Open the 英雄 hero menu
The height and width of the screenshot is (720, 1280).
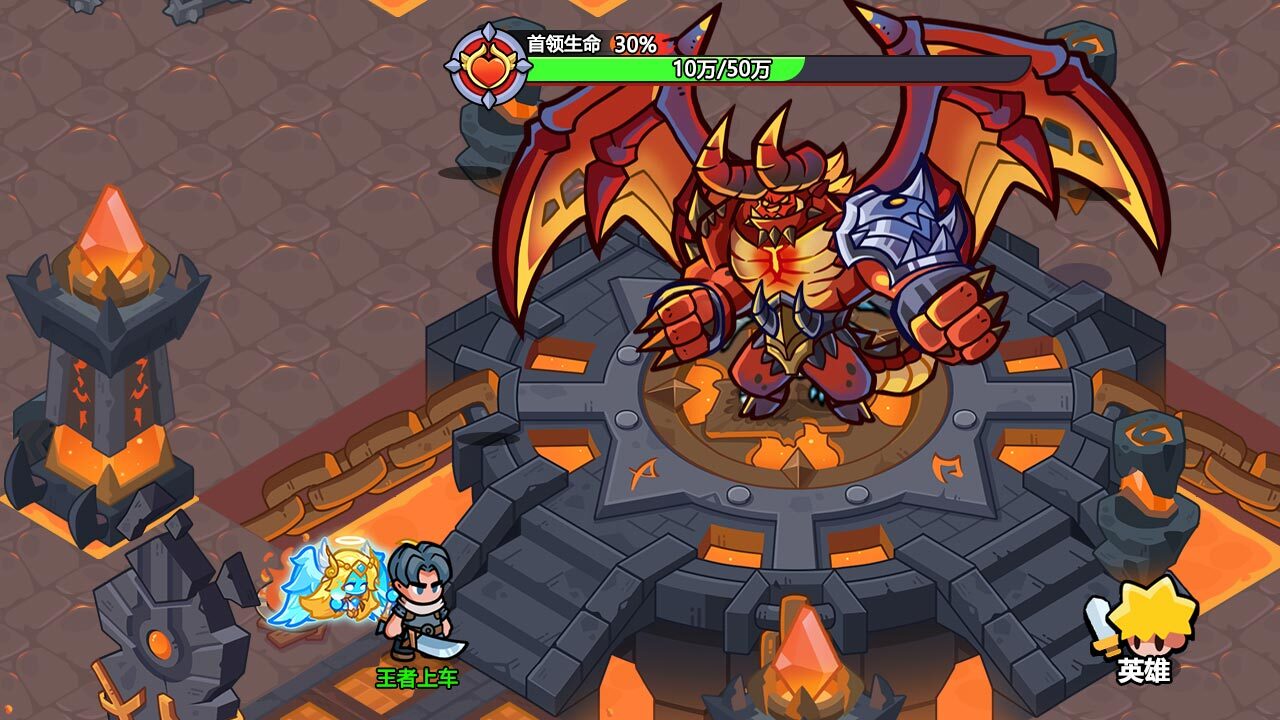click(1142, 629)
